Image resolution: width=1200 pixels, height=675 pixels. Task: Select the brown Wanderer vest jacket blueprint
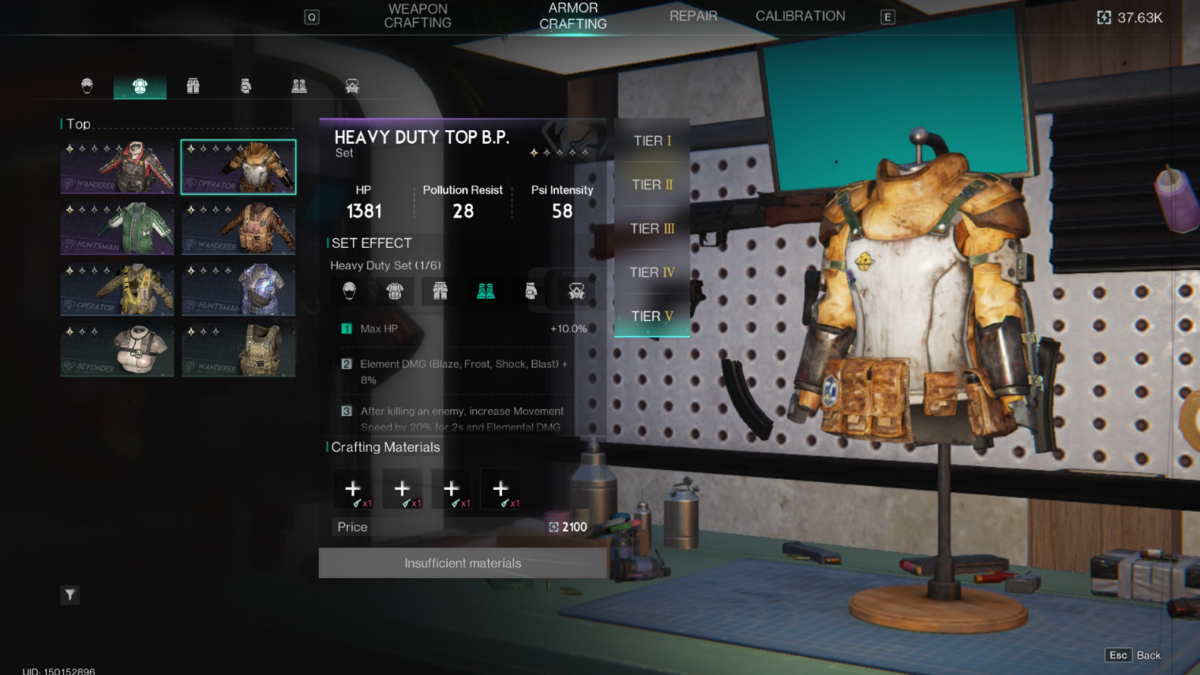pyautogui.click(x=239, y=229)
